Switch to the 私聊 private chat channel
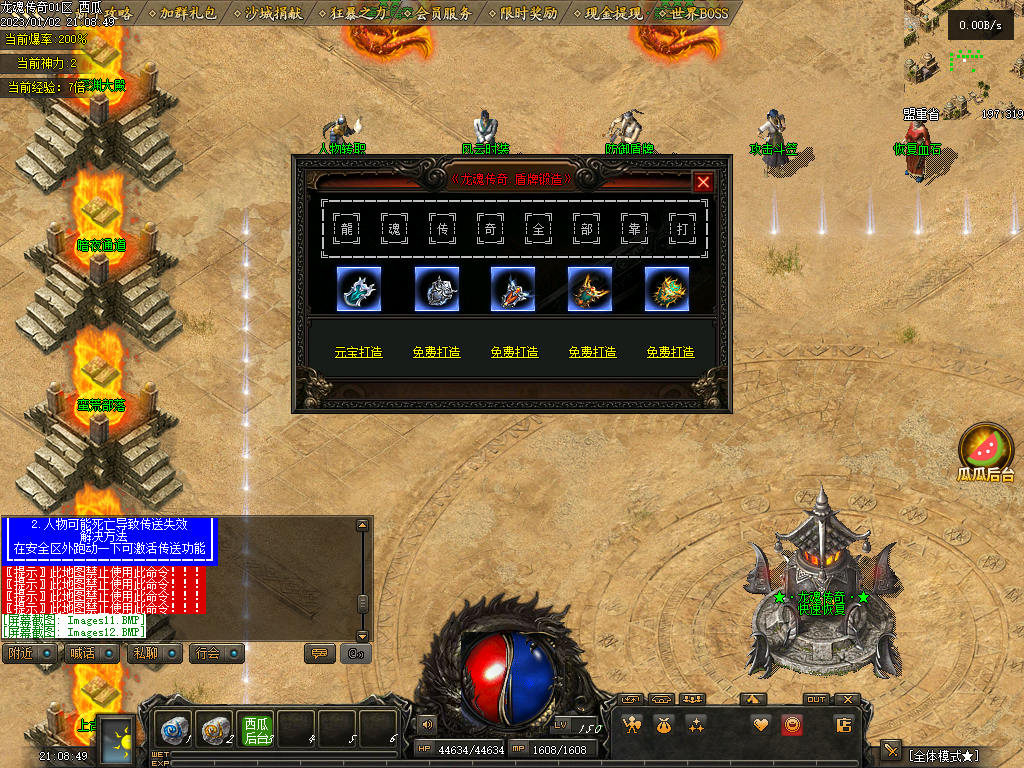The height and width of the screenshot is (768, 1024). [x=152, y=653]
